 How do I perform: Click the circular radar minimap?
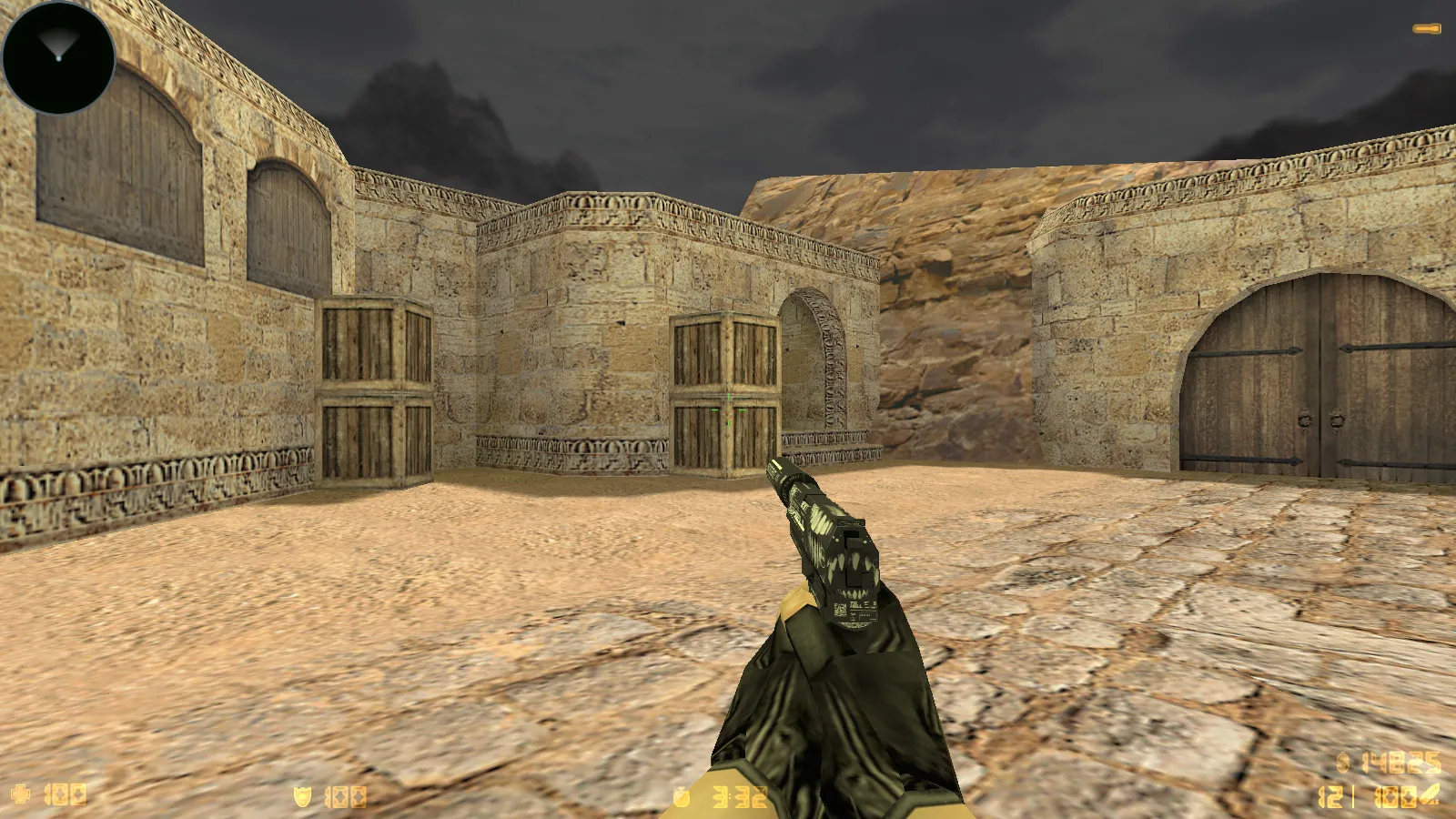[59, 57]
